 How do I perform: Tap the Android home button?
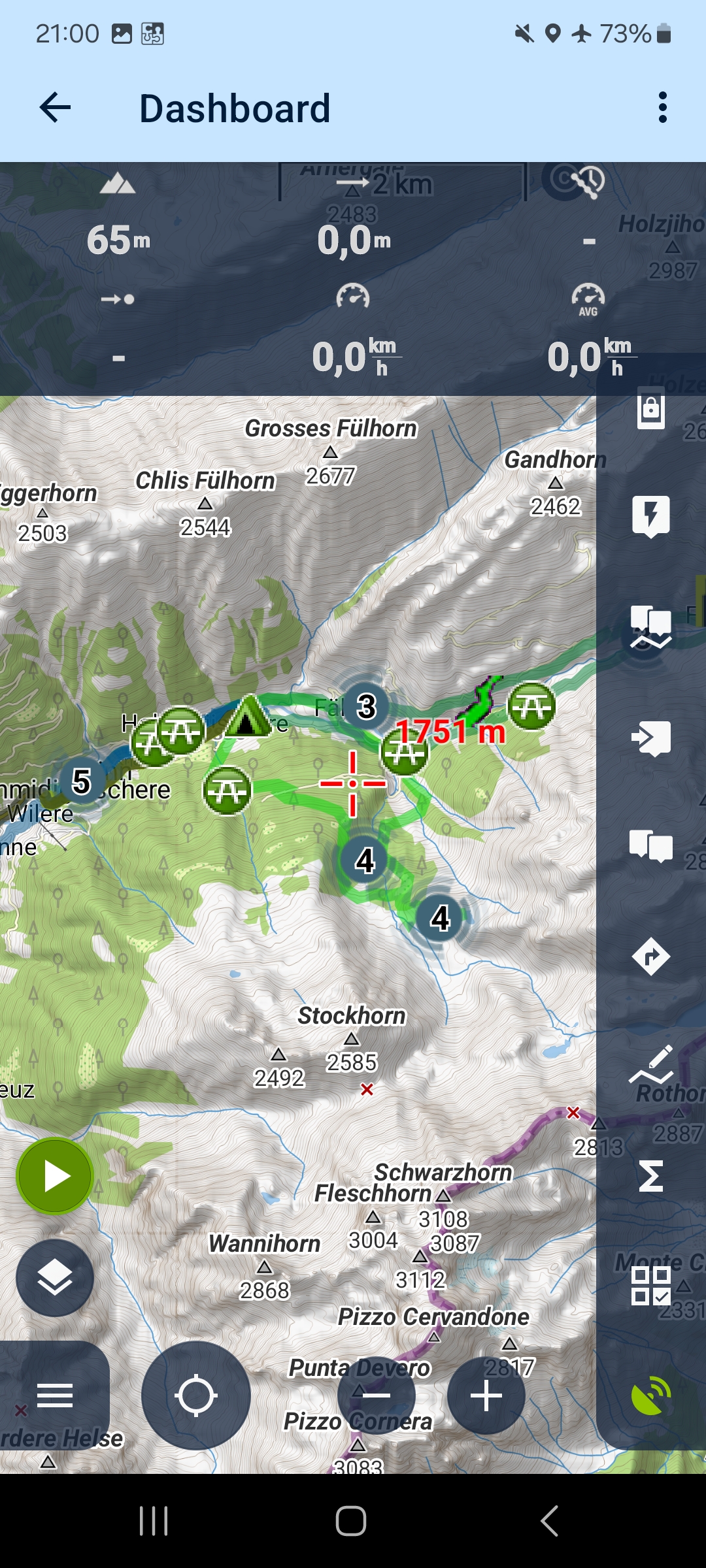coord(351,1521)
